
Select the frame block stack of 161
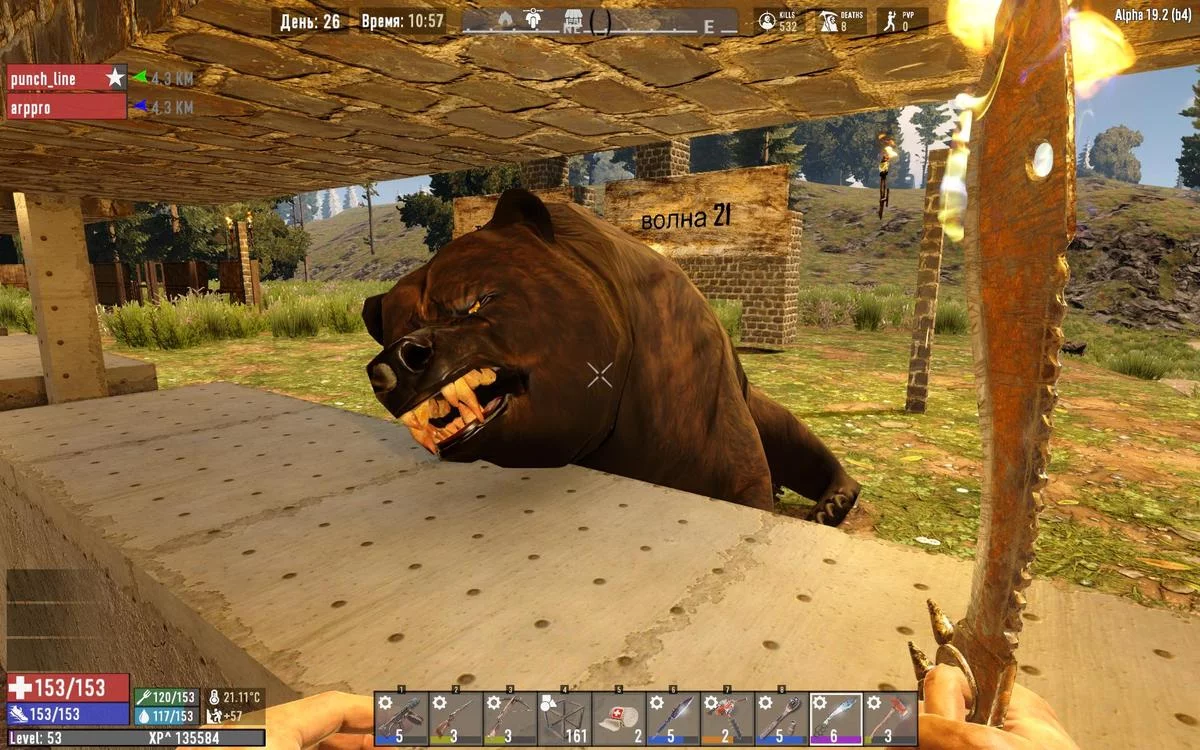[564, 718]
